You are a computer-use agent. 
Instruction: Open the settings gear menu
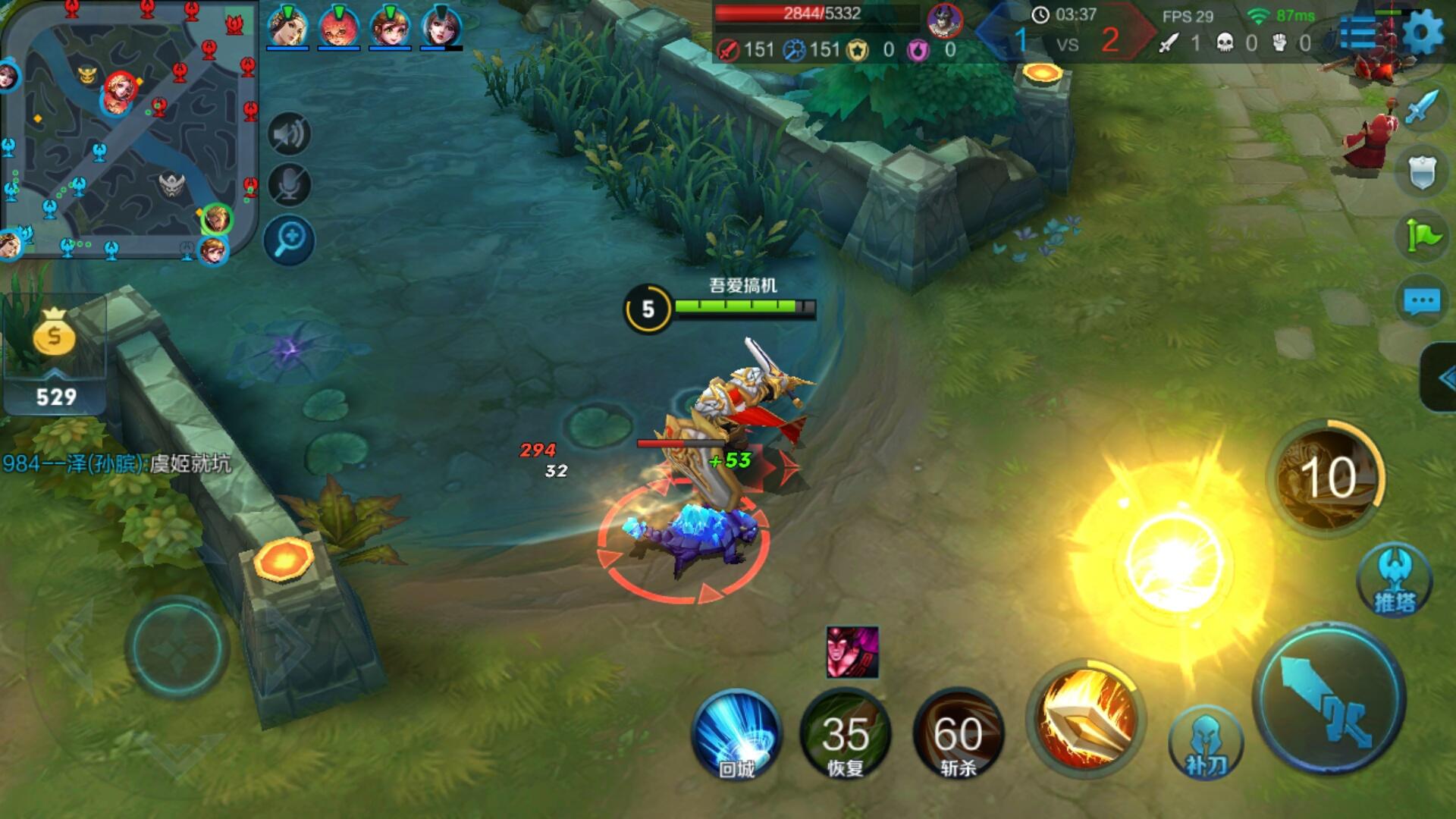click(1423, 33)
